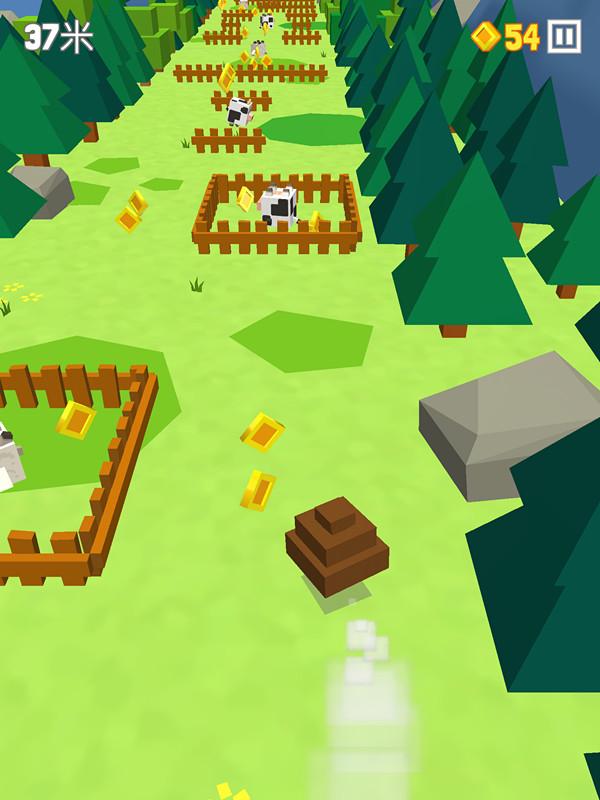Pause the game with the pause button

564,37
